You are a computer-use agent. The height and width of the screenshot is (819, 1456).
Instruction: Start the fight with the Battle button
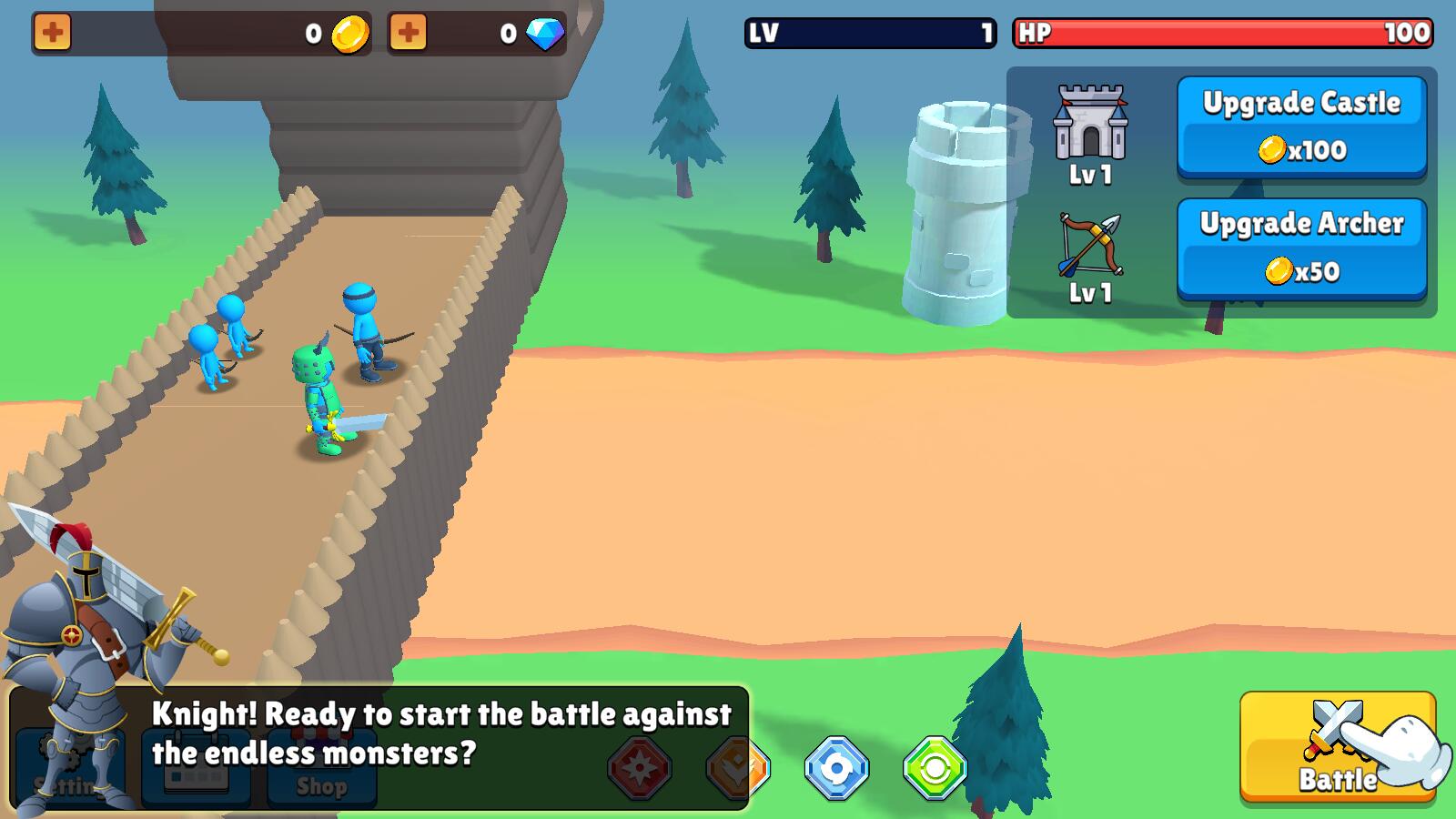click(1337, 746)
